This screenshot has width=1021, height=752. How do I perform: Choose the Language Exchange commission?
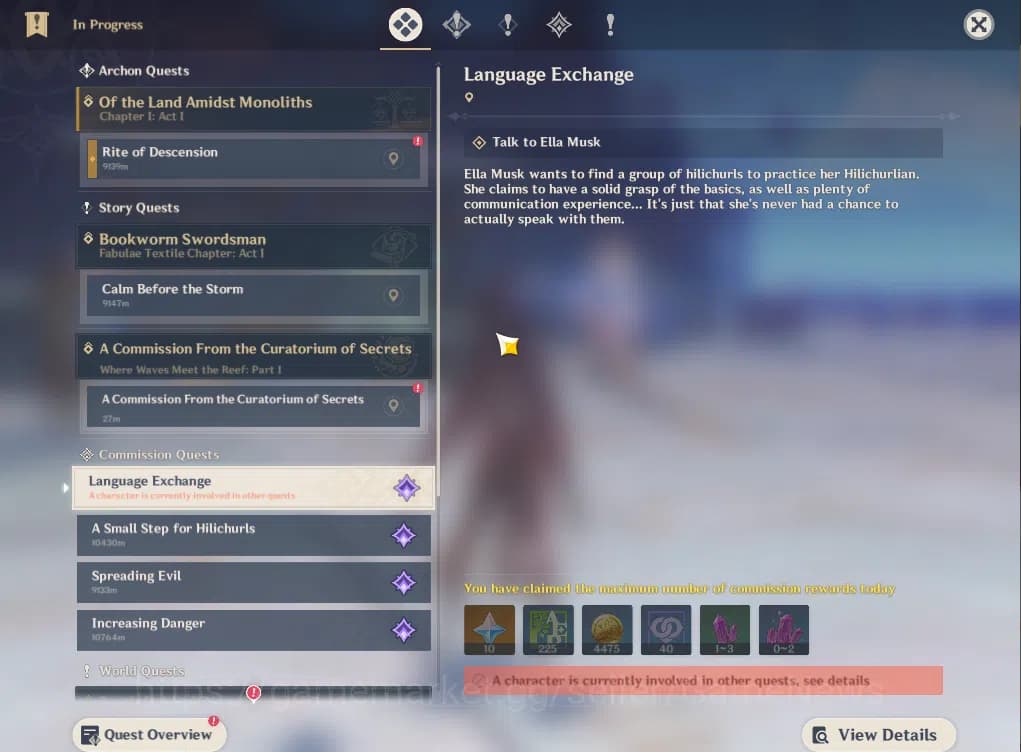coord(240,488)
